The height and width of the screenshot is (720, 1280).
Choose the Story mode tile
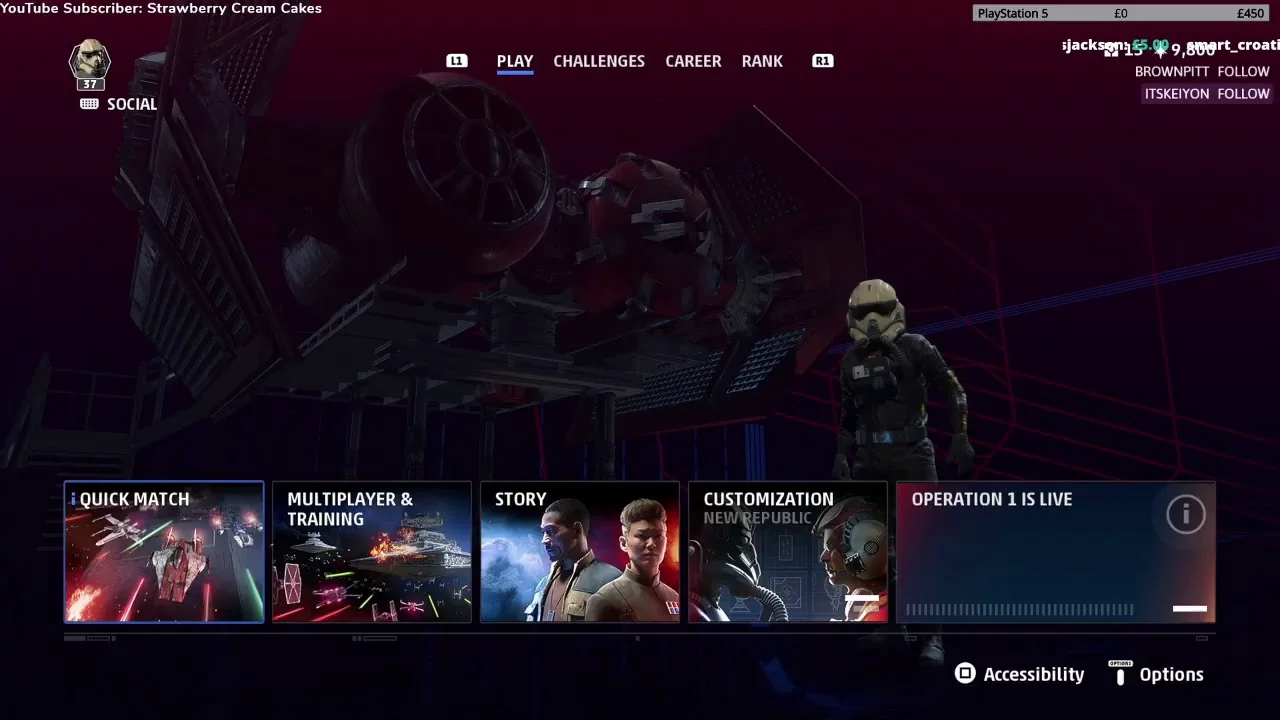tap(580, 552)
